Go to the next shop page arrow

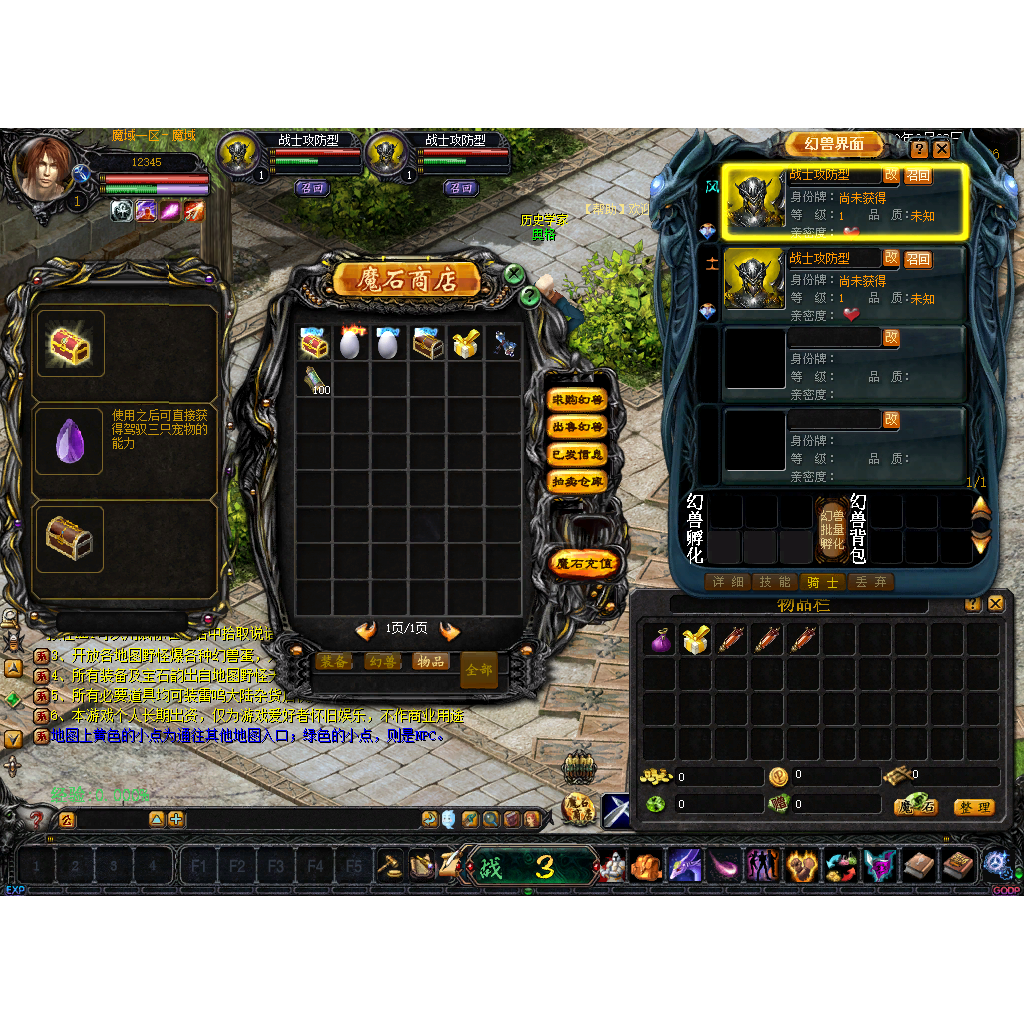pyautogui.click(x=450, y=630)
